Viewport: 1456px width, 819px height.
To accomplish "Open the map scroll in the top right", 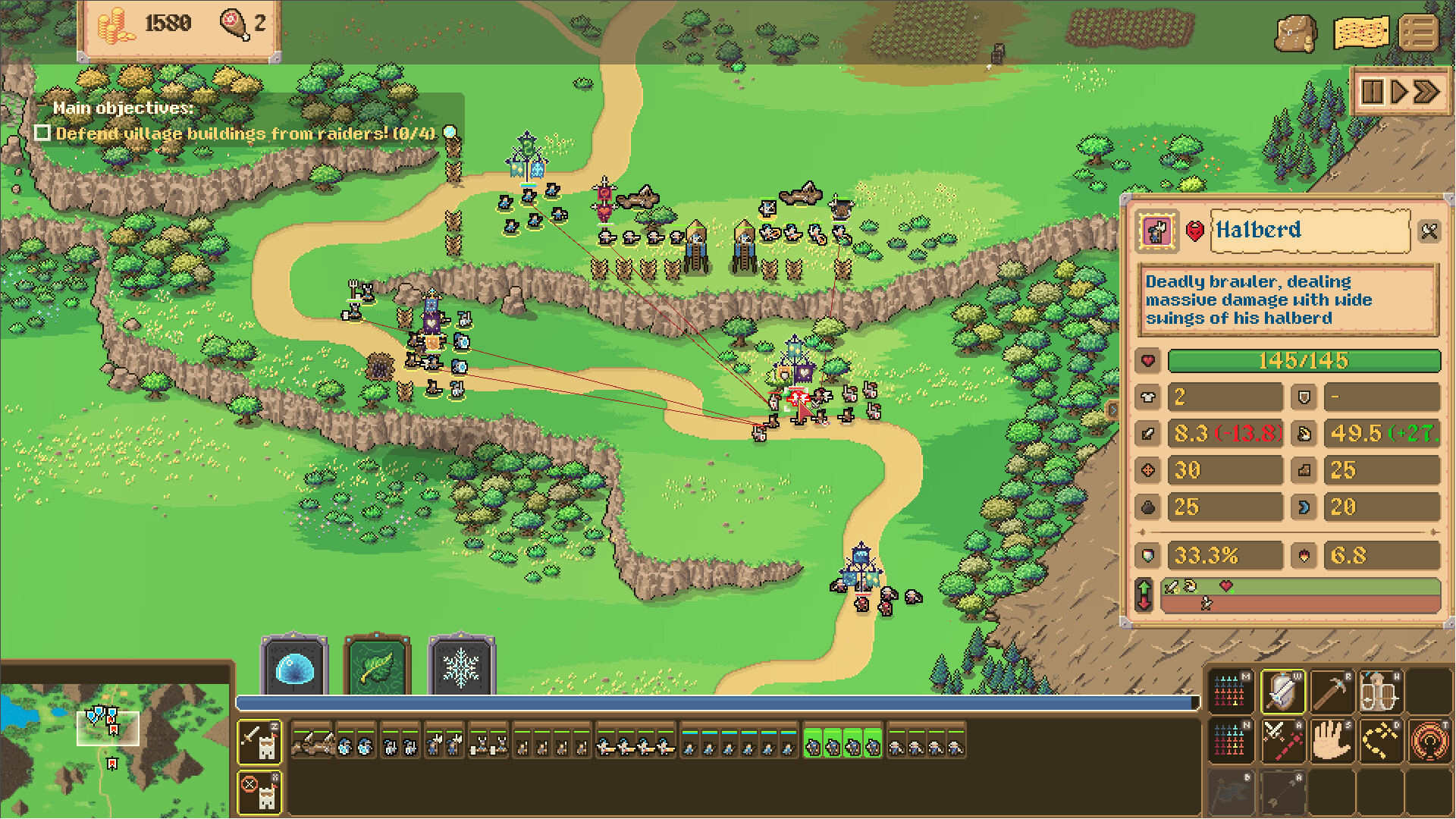I will click(x=1361, y=33).
